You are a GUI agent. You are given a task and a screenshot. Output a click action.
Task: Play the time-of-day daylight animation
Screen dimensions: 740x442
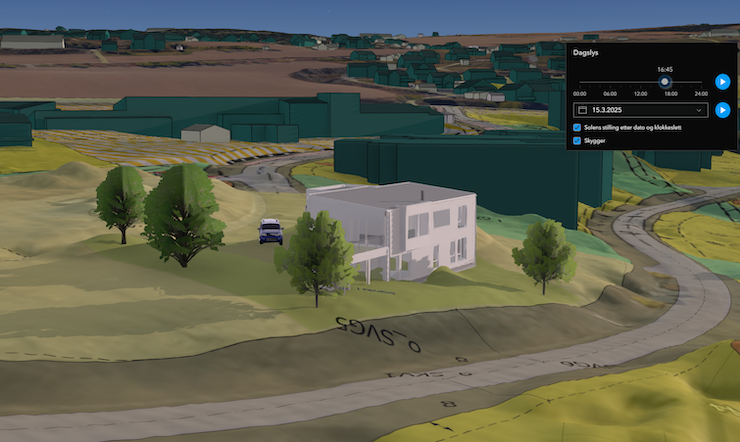[723, 82]
